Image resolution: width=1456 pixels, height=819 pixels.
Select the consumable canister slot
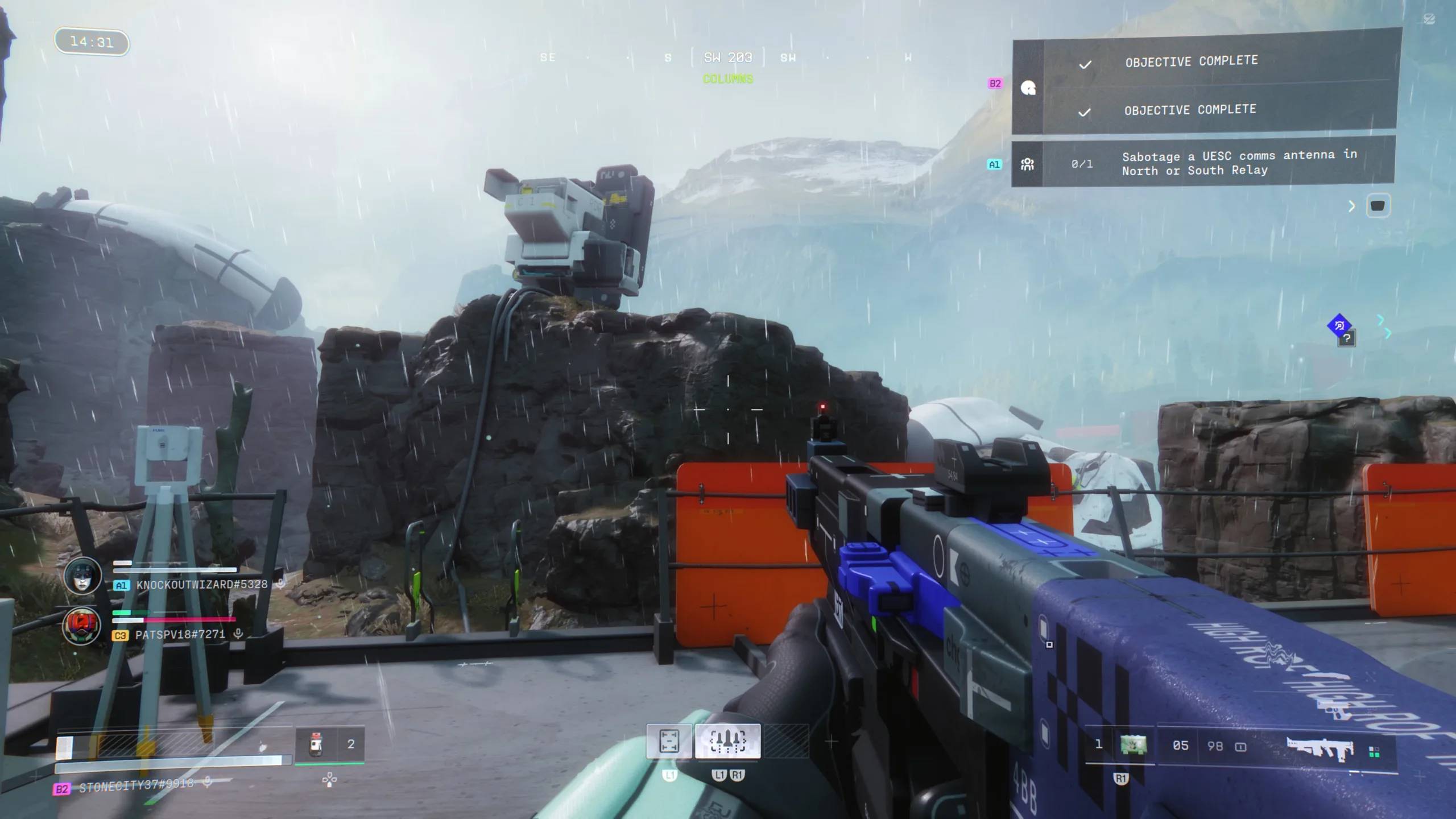point(316,744)
